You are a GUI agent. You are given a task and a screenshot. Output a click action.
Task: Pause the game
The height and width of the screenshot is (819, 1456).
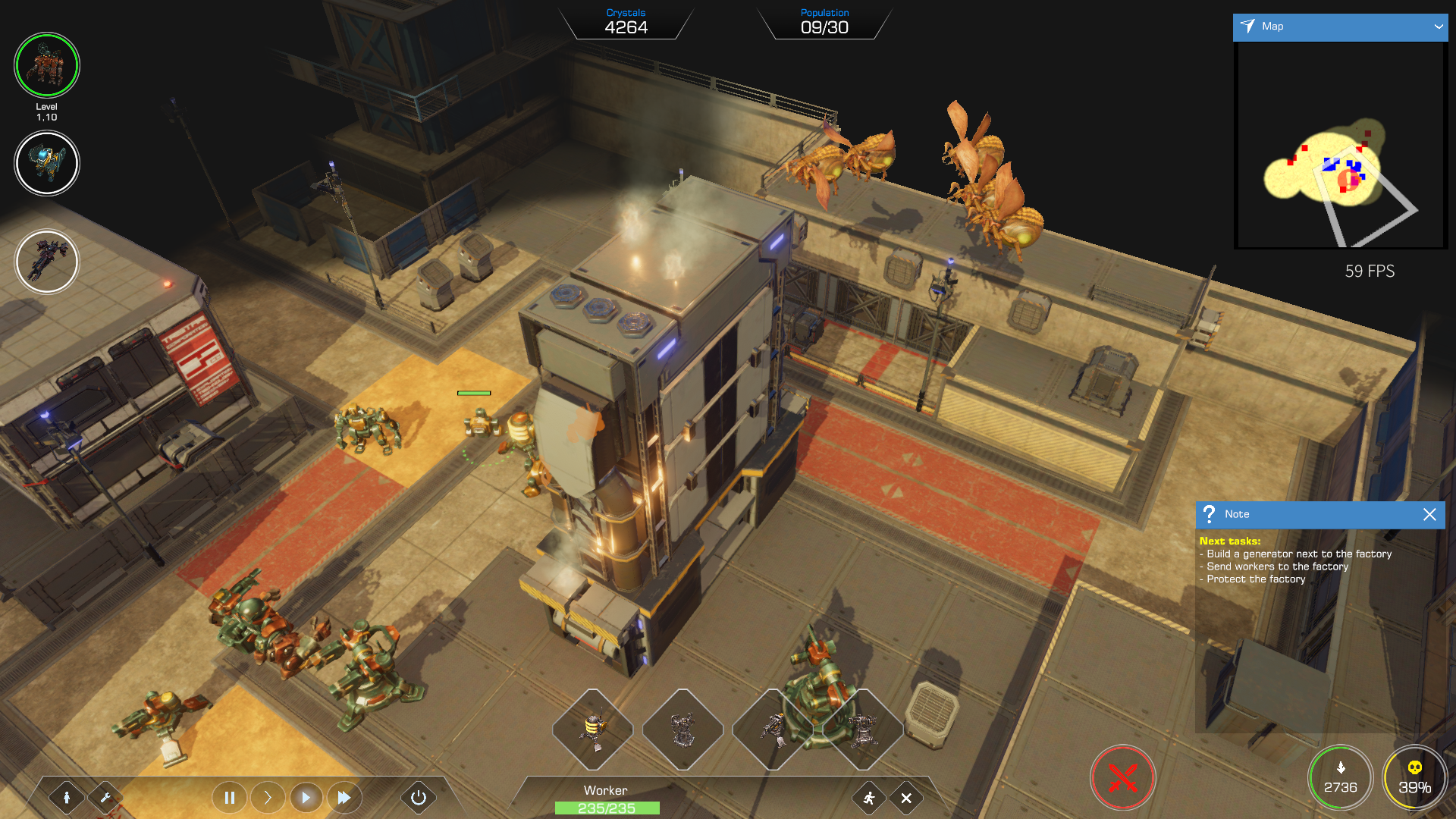pyautogui.click(x=229, y=797)
